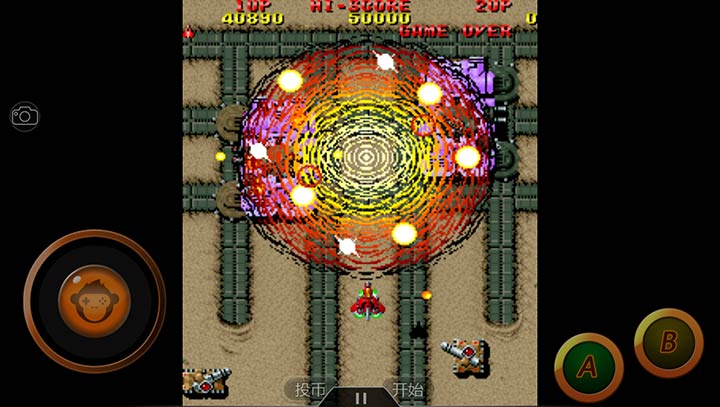Tap the green A action button
This screenshot has height=407, width=720.
[x=588, y=367]
